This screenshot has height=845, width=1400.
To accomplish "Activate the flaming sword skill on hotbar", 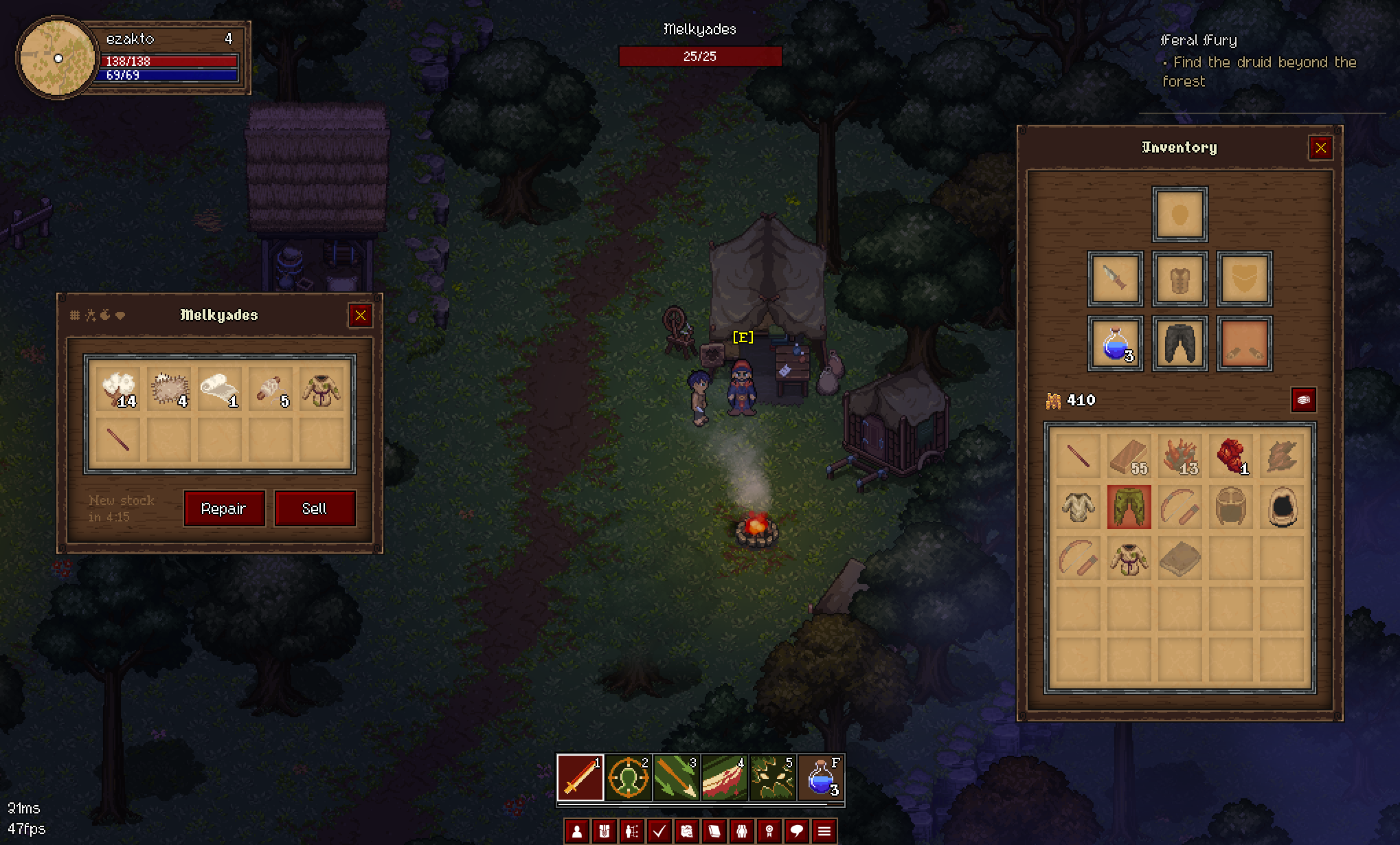I will click(580, 778).
